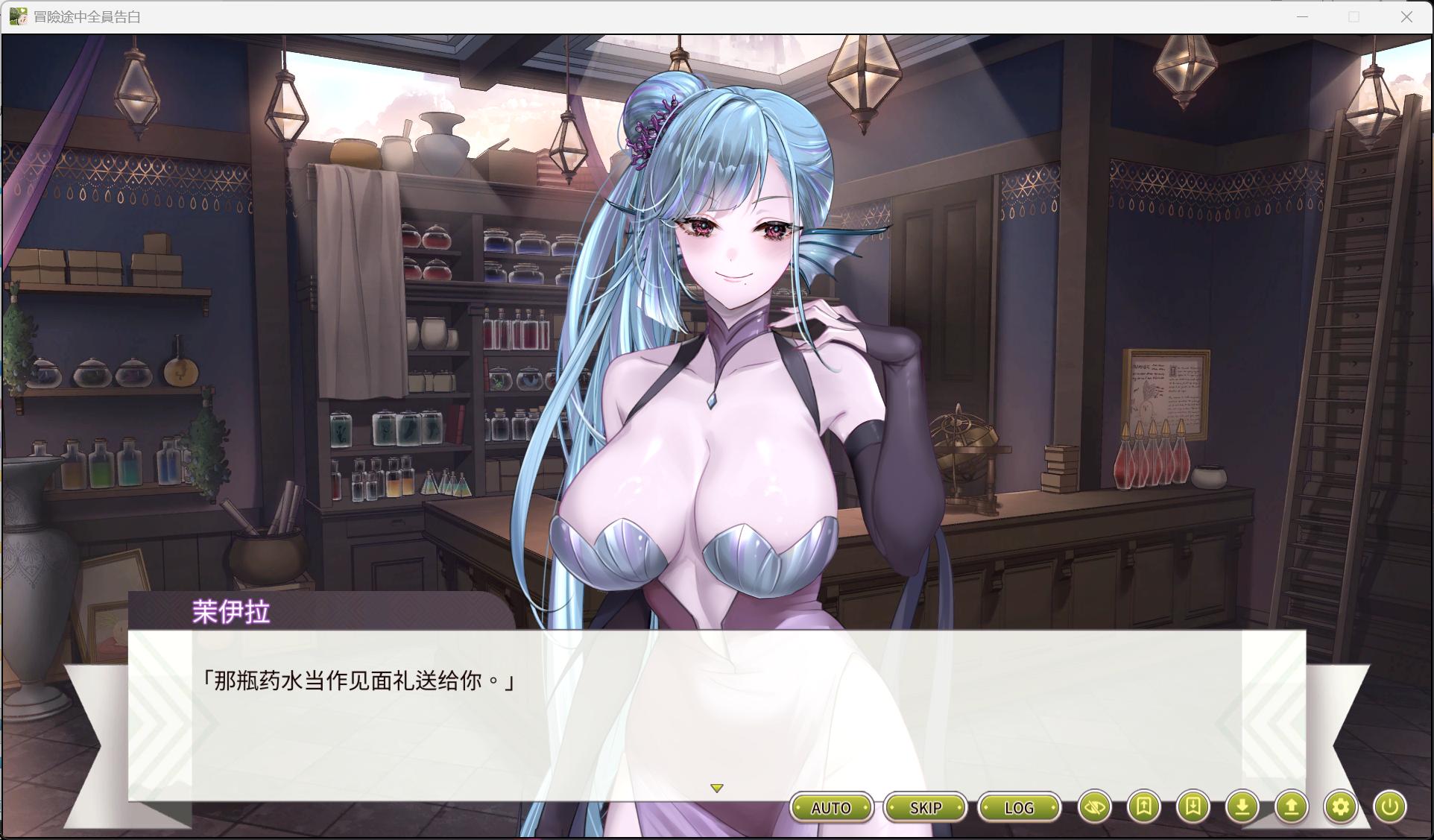The image size is (1434, 840).
Task: Close the game window
Action: pos(1406,17)
